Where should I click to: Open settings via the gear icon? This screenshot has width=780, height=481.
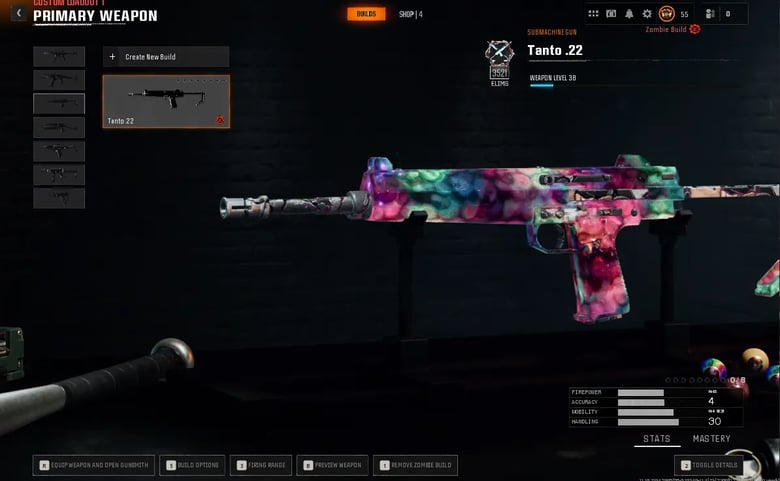pyautogui.click(x=647, y=14)
